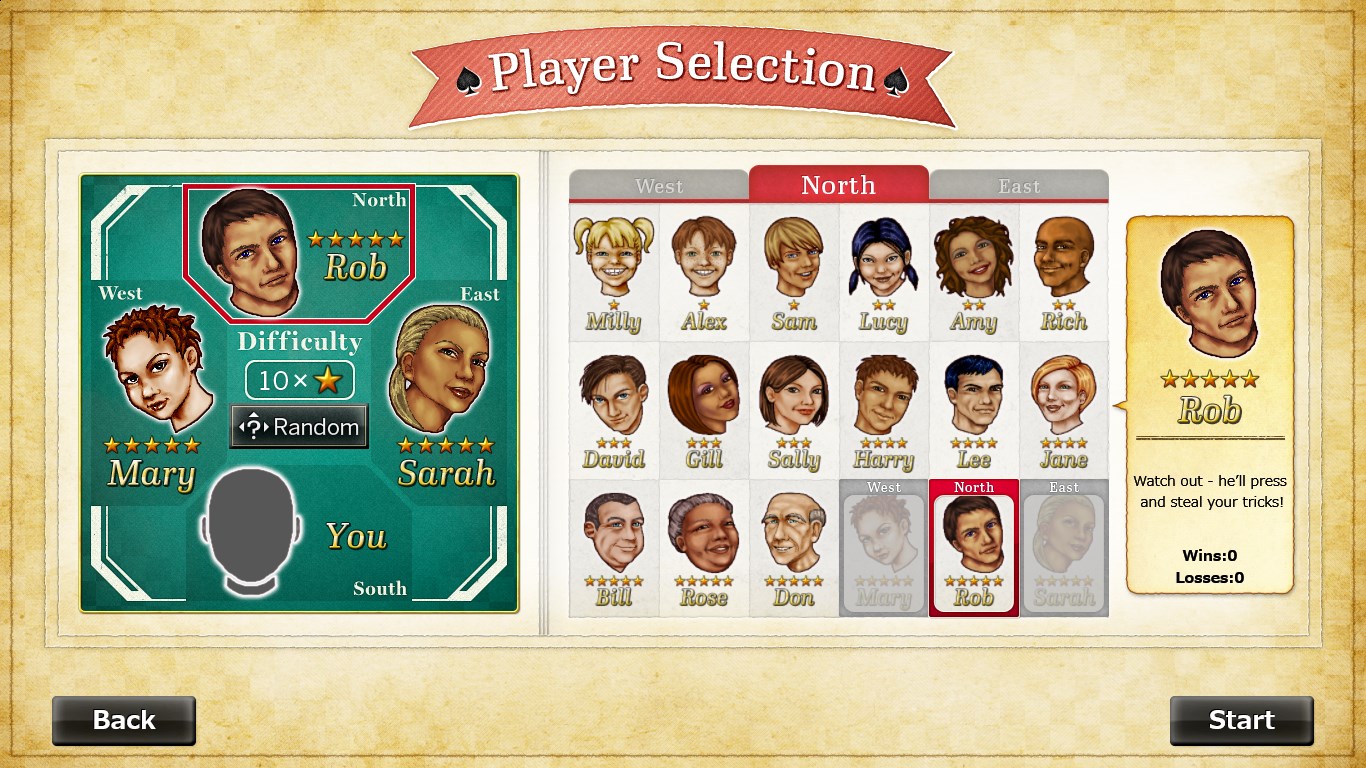Image resolution: width=1366 pixels, height=768 pixels.
Task: Select Sally's portrait
Action: (794, 408)
